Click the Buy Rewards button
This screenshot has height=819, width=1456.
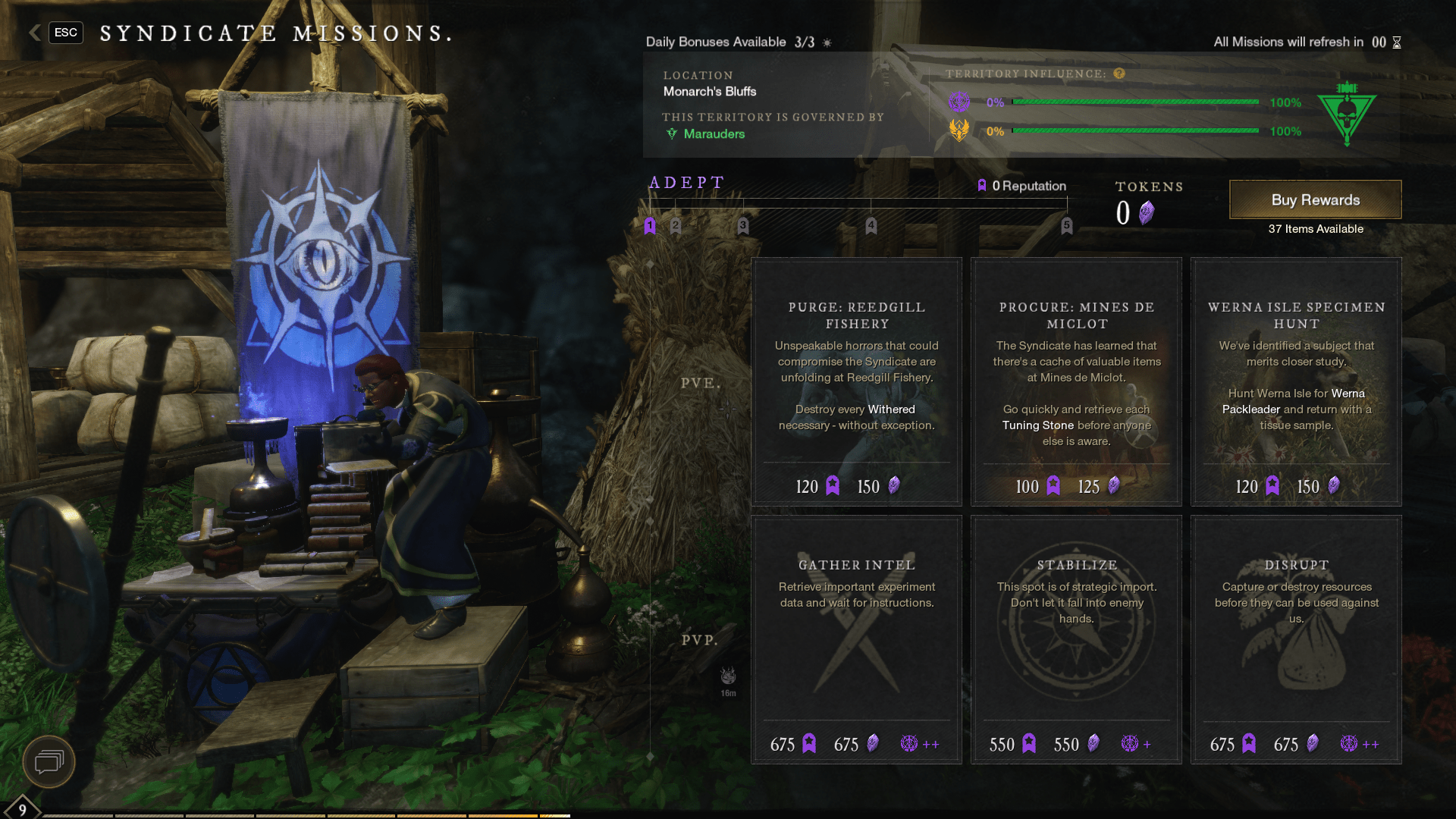pos(1314,199)
